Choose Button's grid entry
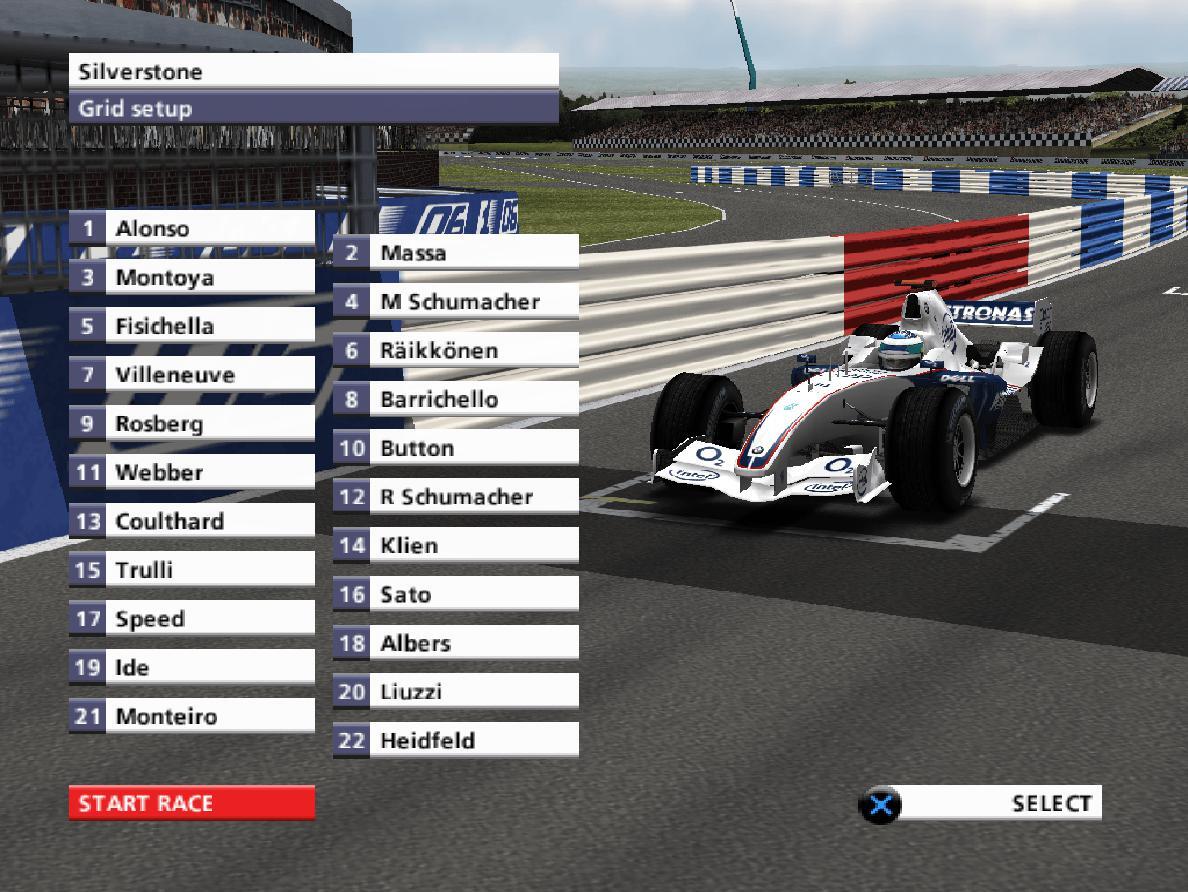The width and height of the screenshot is (1188, 892). pos(456,448)
